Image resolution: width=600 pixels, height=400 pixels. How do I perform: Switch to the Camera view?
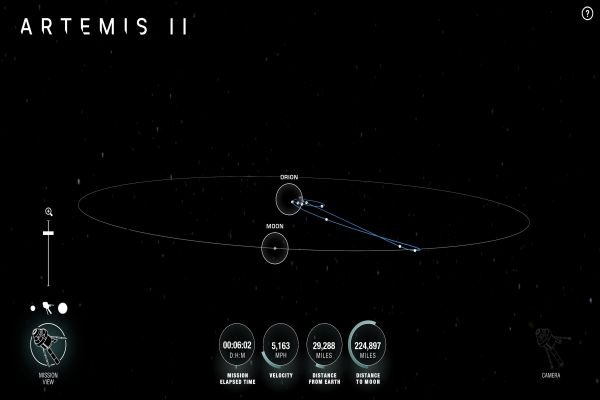click(551, 346)
